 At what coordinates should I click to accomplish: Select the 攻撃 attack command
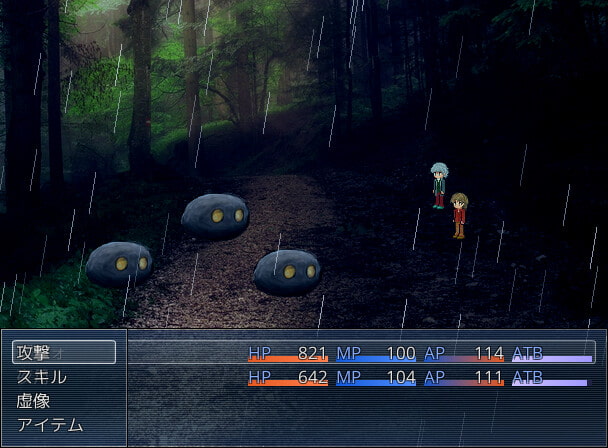point(64,352)
